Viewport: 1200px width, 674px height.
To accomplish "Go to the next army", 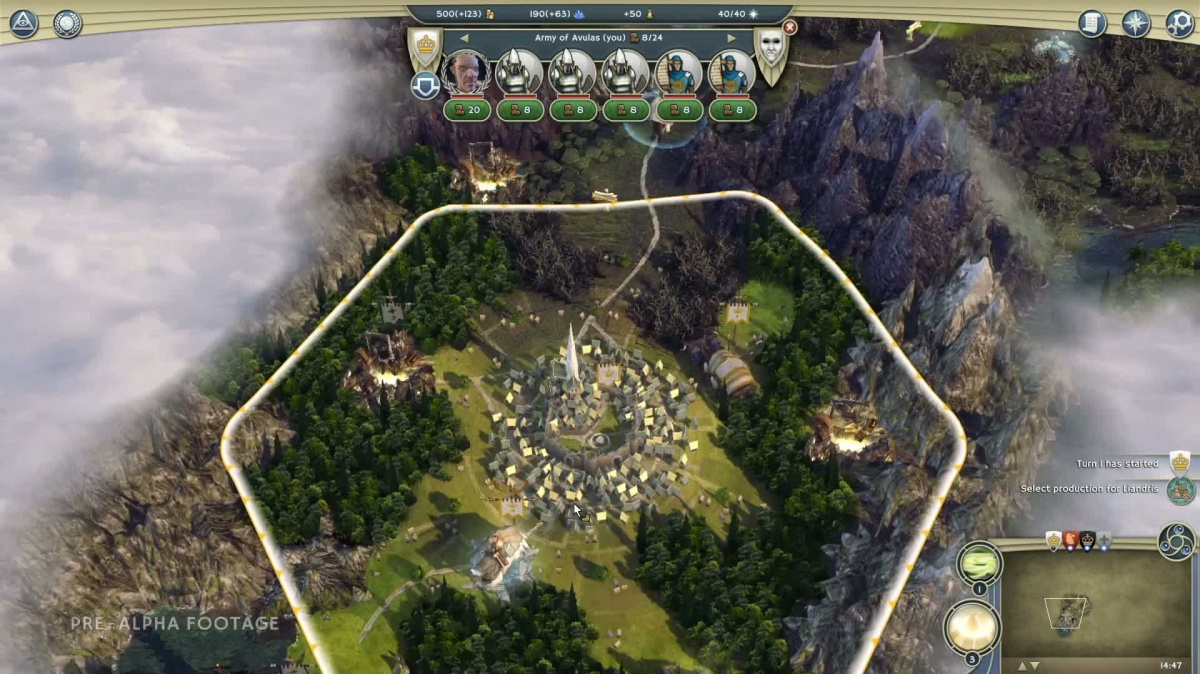I will (731, 38).
